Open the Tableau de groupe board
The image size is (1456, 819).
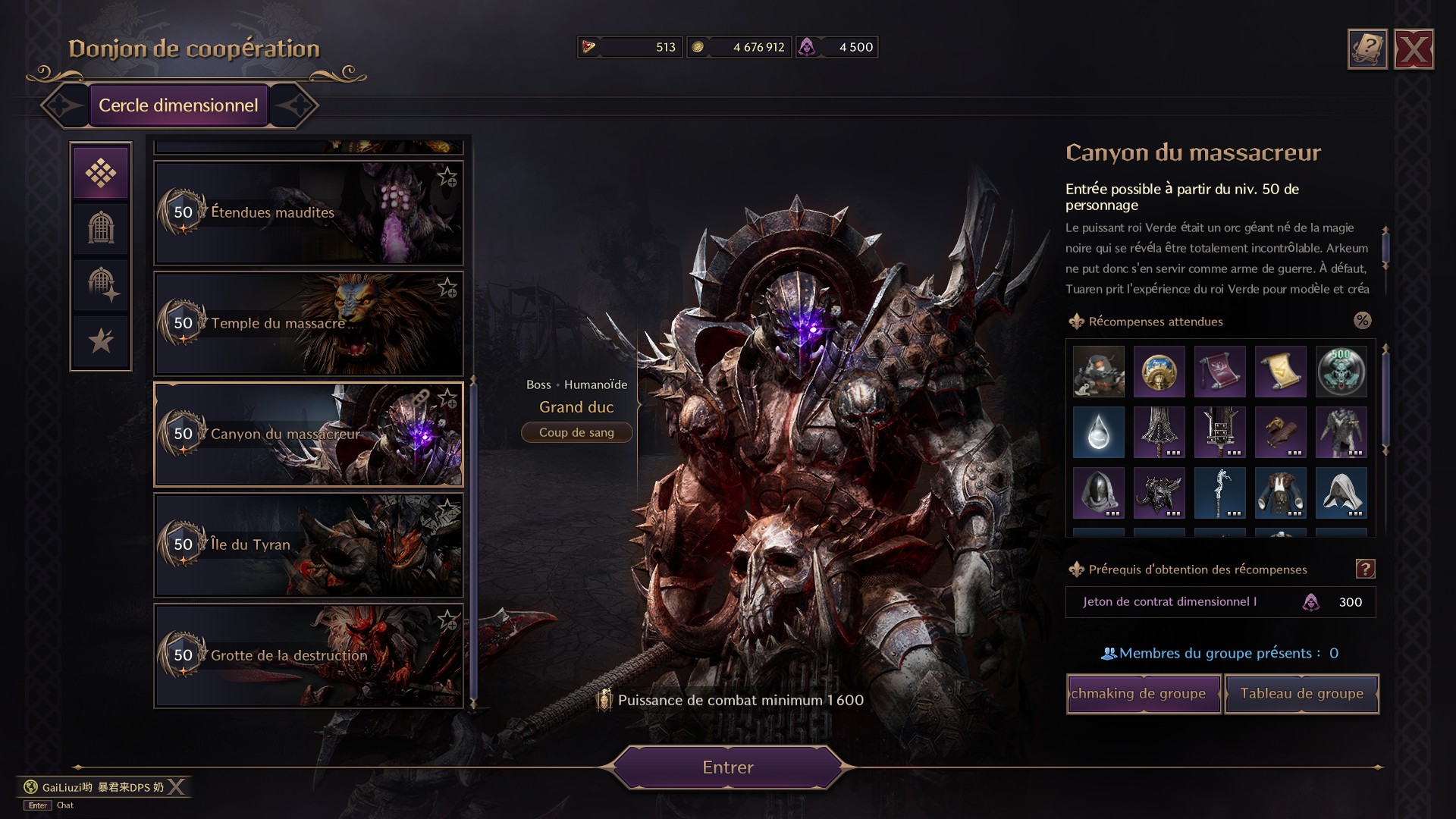(1301, 693)
